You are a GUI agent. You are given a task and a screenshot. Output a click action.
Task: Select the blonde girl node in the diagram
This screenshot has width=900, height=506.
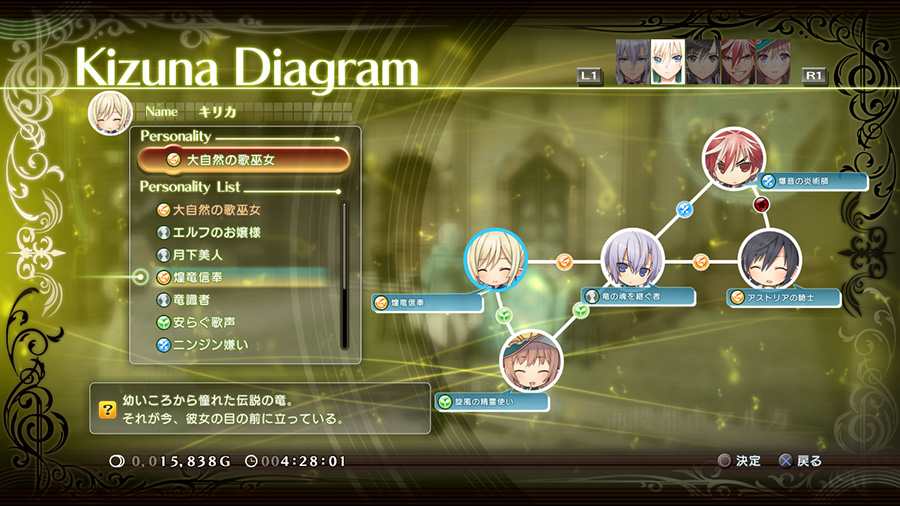click(496, 261)
